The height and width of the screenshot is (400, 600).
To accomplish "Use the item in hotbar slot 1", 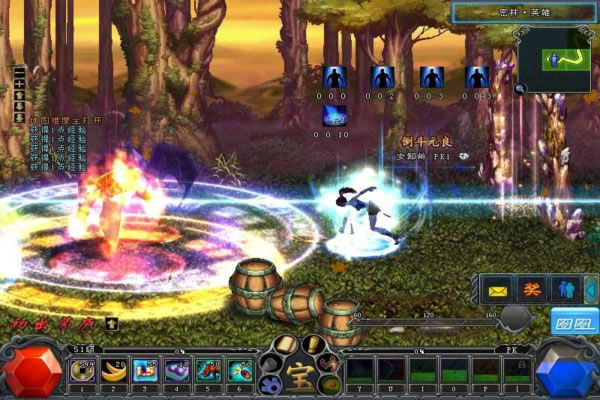I will click(82, 372).
